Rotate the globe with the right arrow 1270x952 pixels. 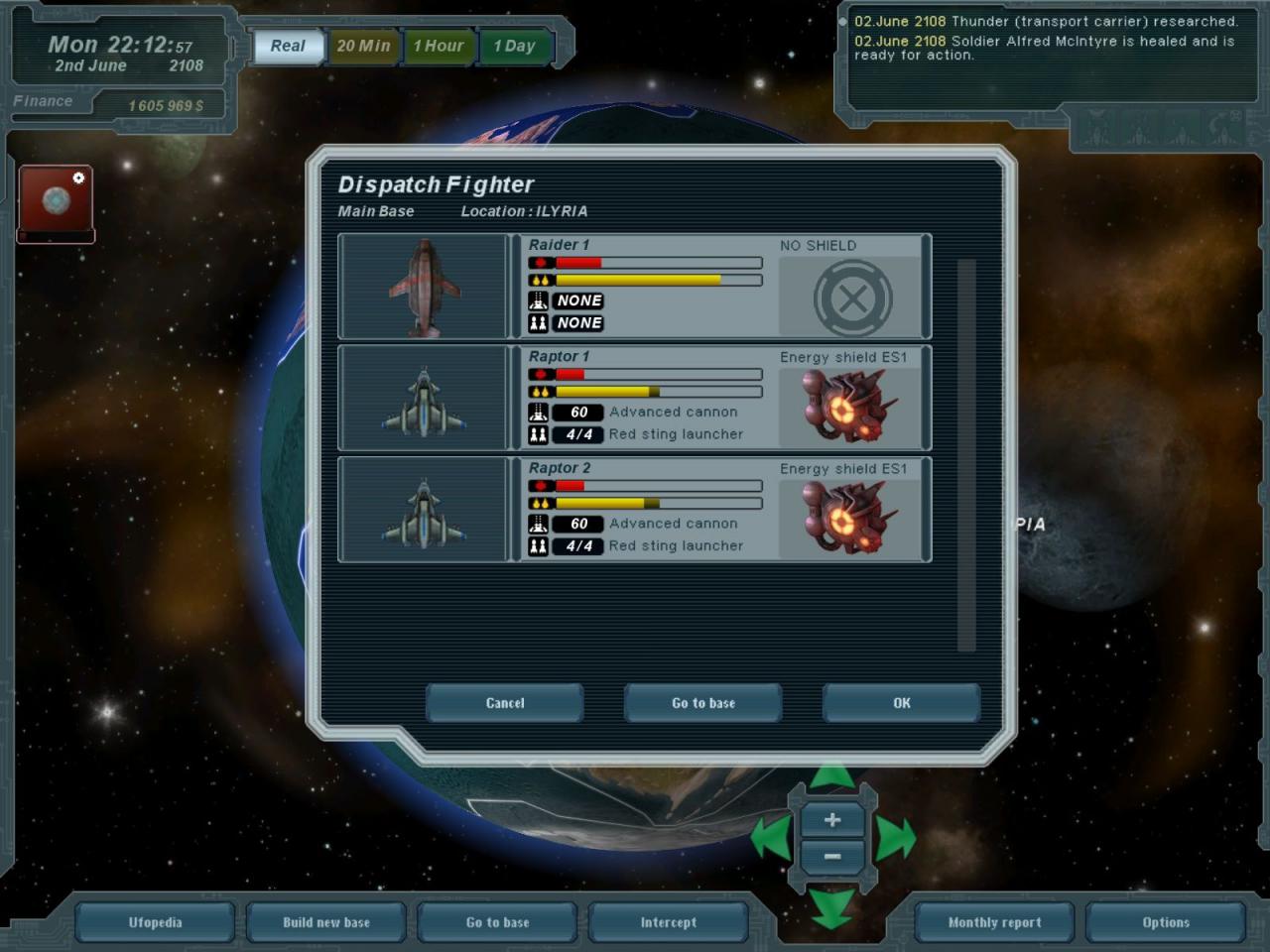[x=895, y=839]
